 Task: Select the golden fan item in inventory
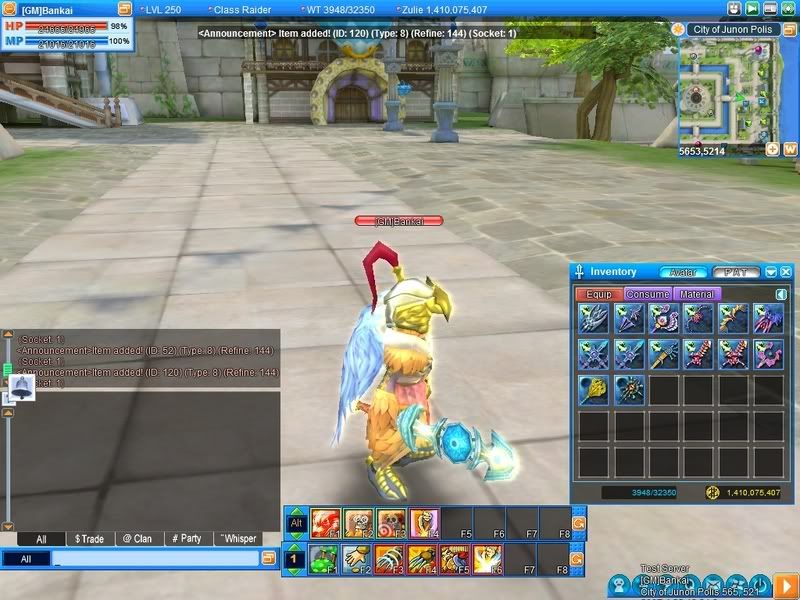pos(594,390)
